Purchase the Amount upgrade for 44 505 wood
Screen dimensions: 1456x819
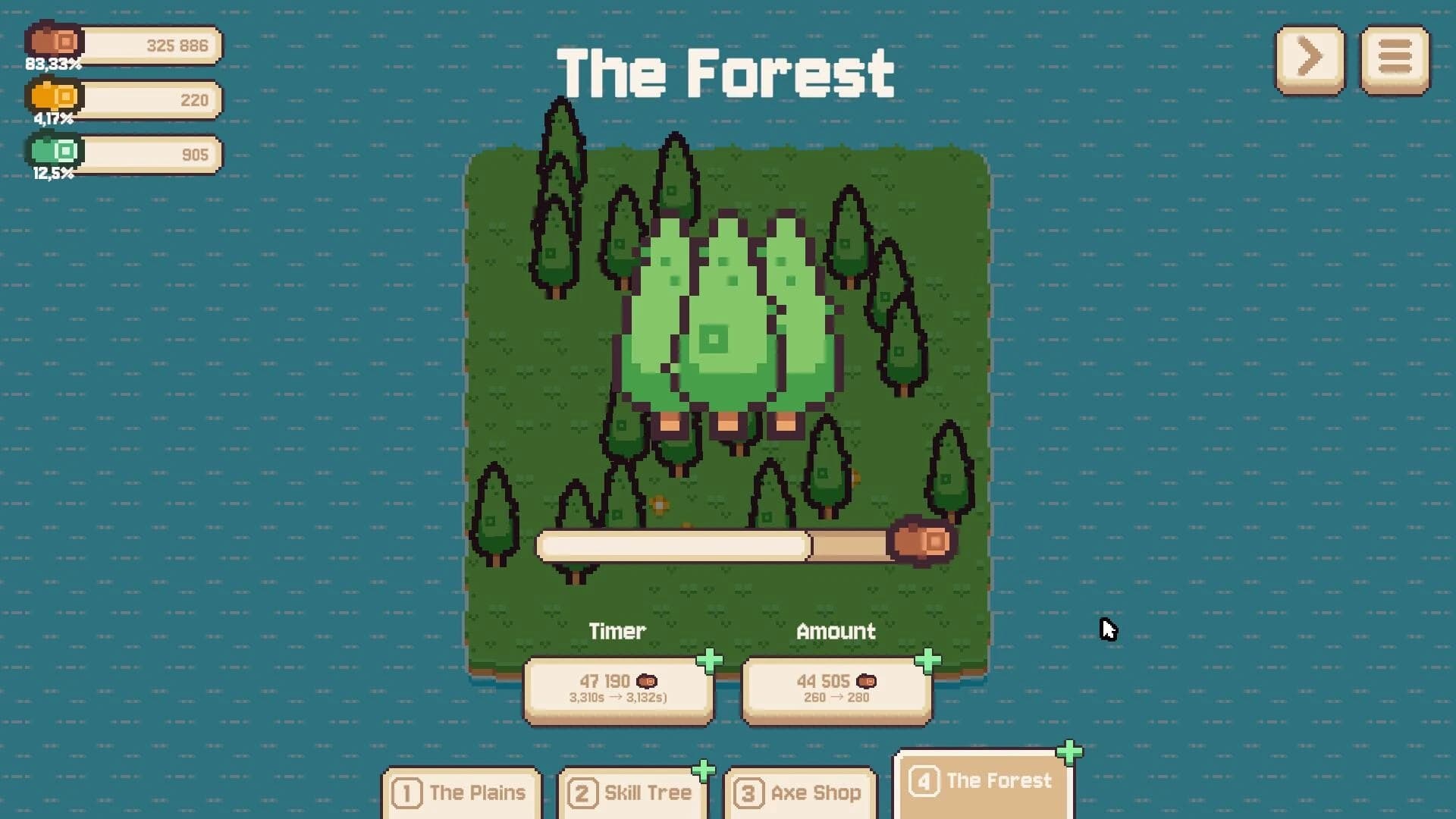[836, 688]
